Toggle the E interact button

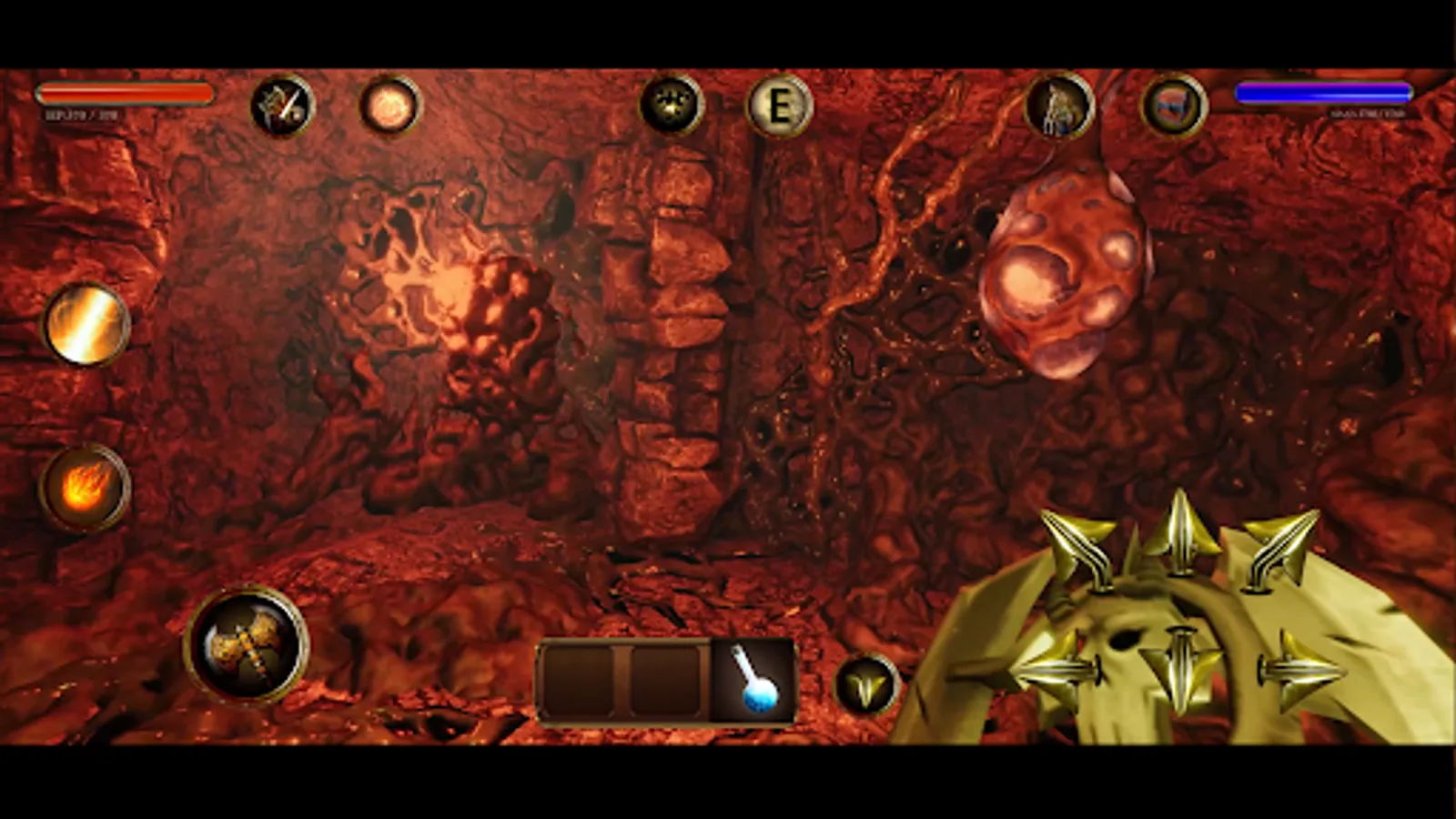coord(781,106)
